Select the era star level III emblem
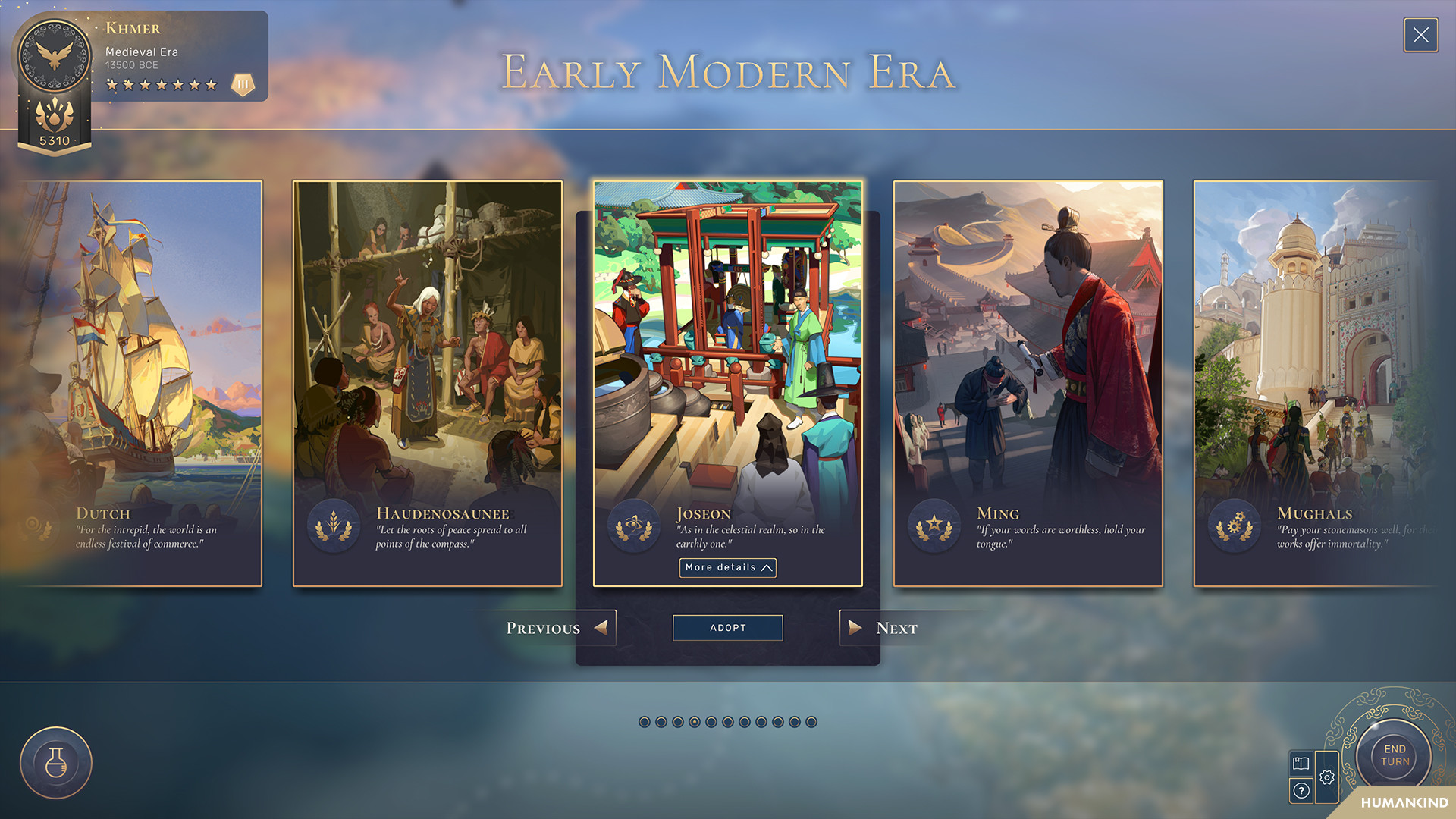1456x819 pixels. click(241, 83)
